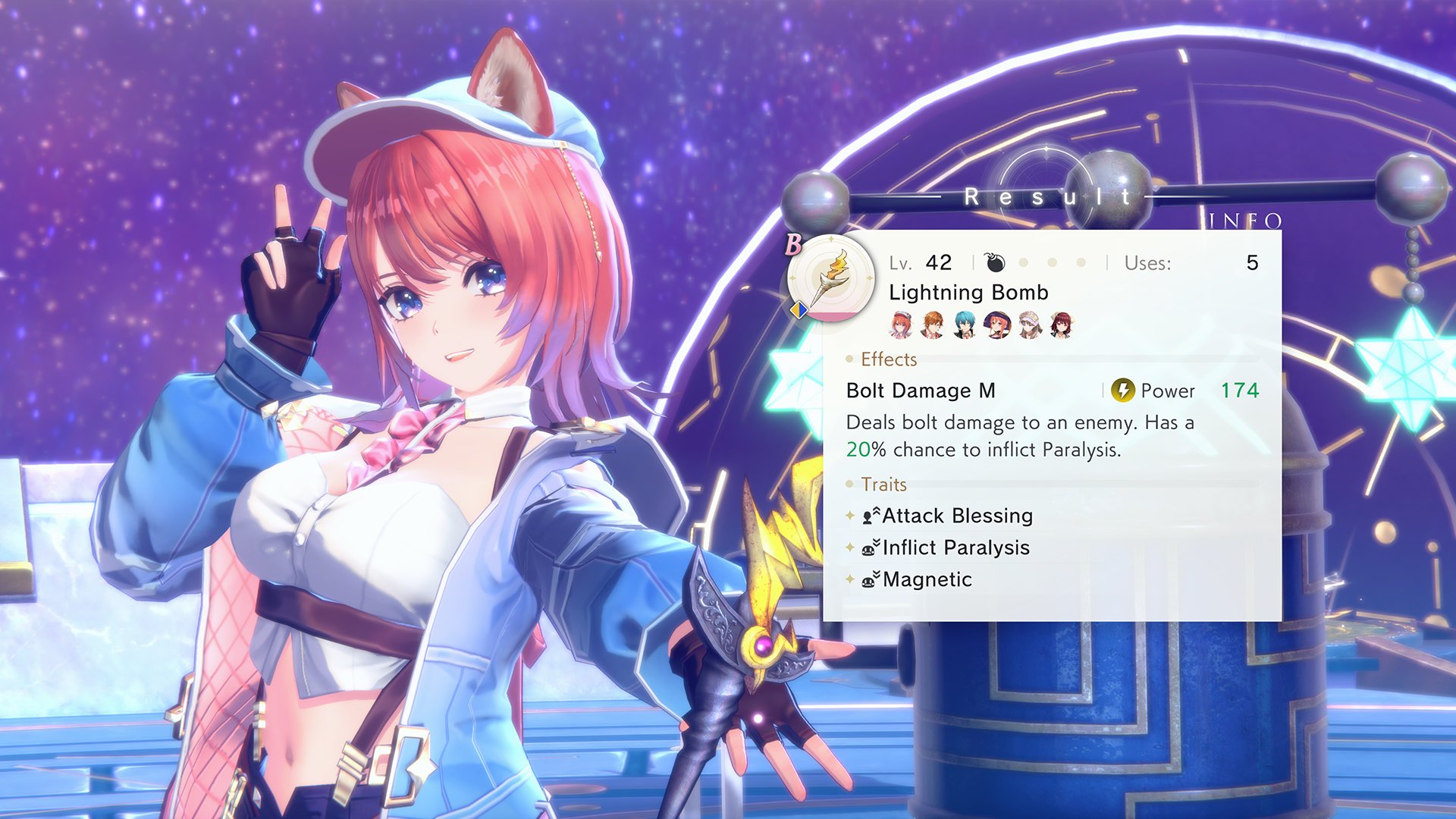This screenshot has width=1456, height=819.
Task: Click the Bolt Damage M effect label
Action: pyautogui.click(x=921, y=391)
